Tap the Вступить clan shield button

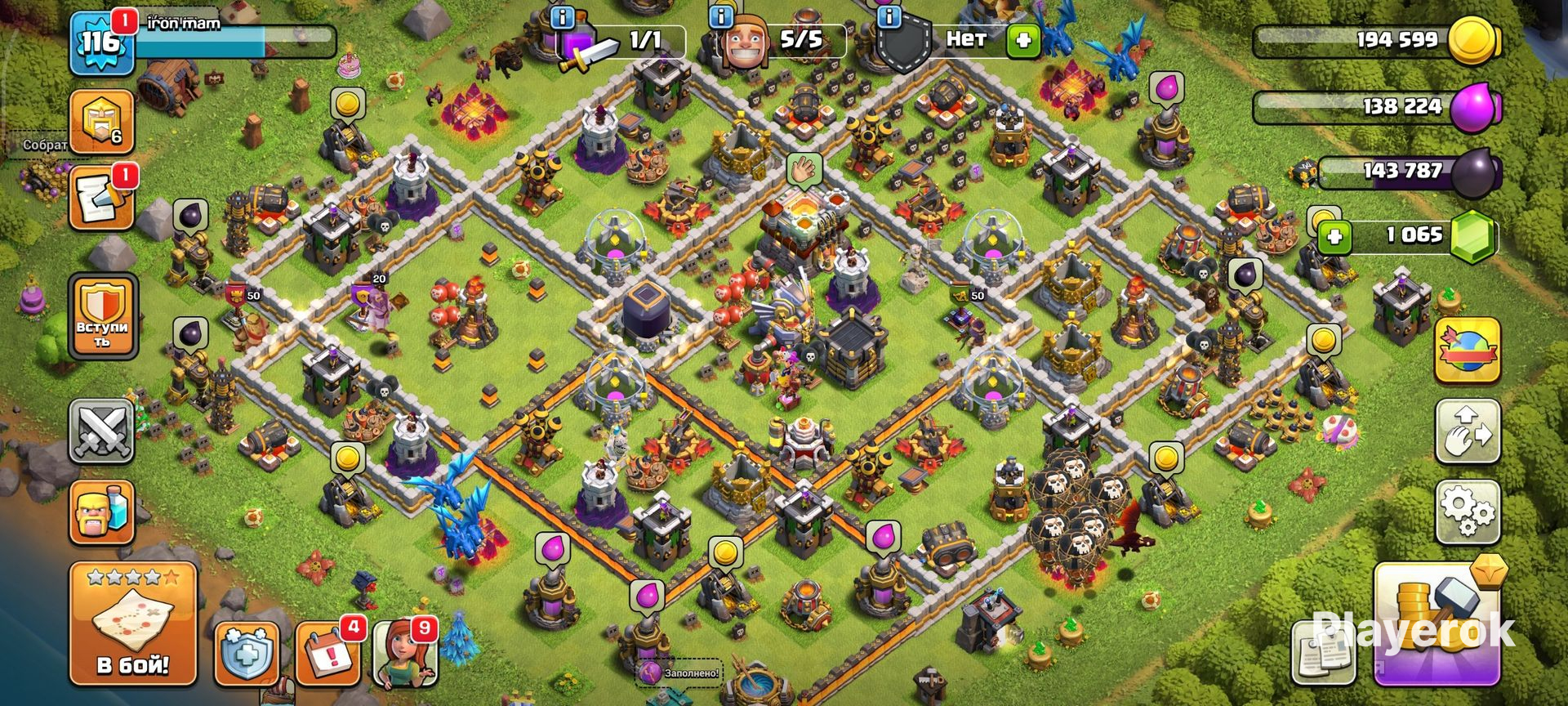coord(102,317)
